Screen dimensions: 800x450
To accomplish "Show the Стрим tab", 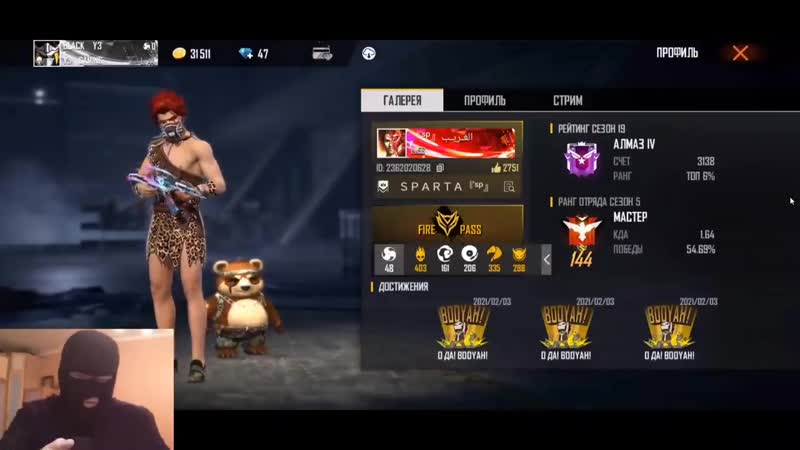I will click(568, 101).
